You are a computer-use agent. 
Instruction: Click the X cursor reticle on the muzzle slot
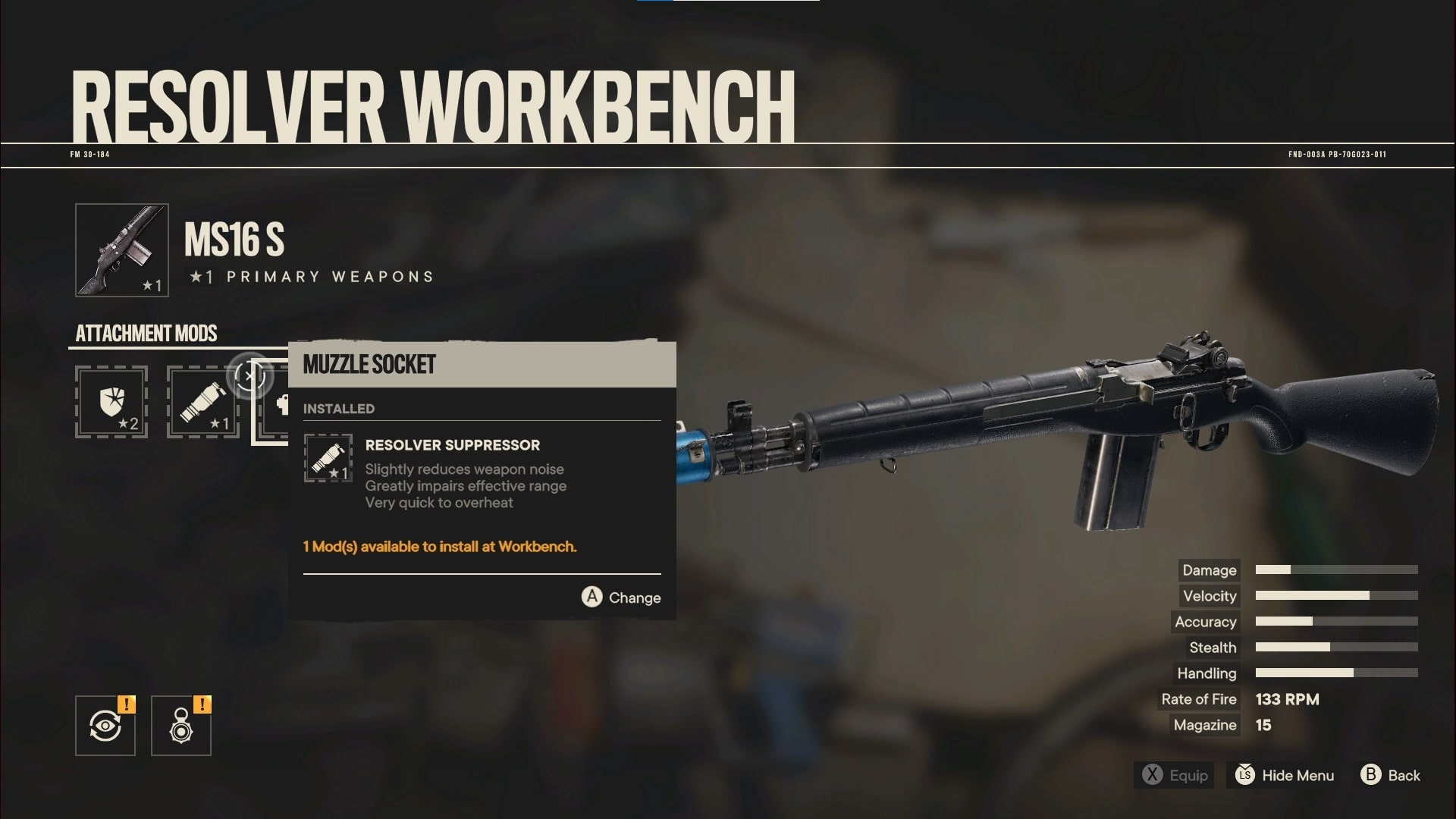click(250, 375)
